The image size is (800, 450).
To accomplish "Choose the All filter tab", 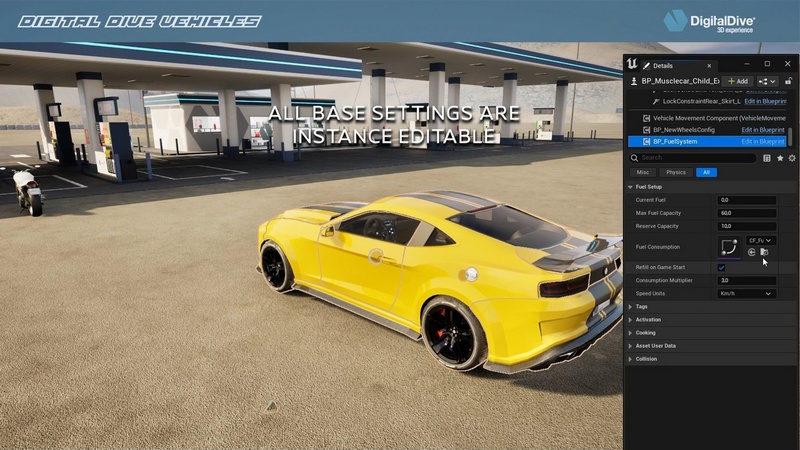I will coord(707,172).
